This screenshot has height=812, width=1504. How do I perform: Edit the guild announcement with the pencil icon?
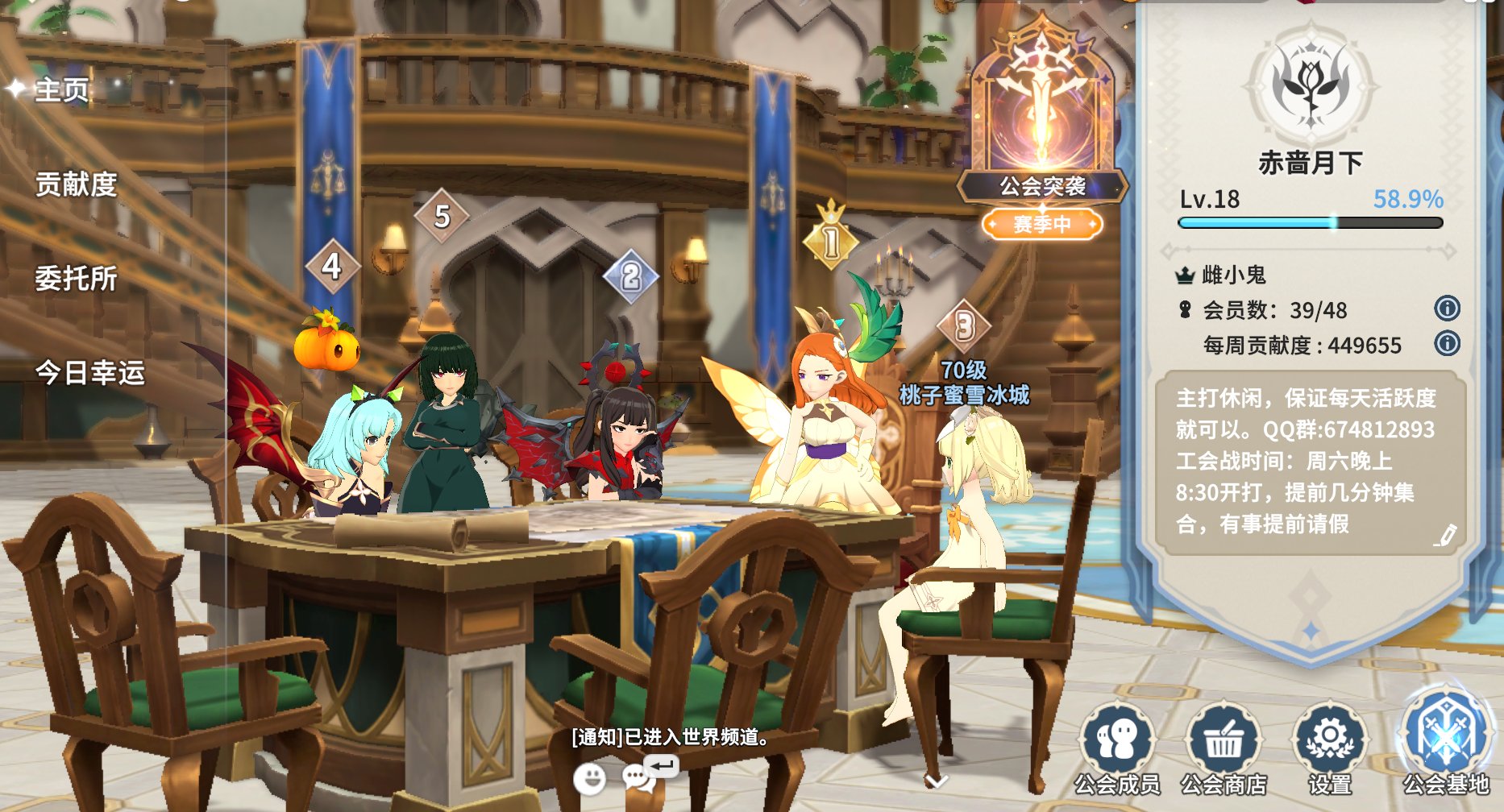point(1446,535)
